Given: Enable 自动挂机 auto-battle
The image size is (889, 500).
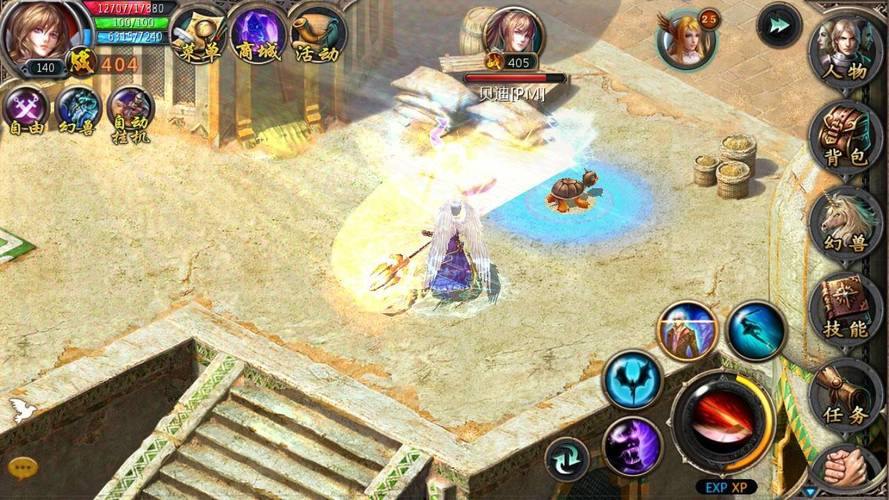Looking at the screenshot, I should pos(130,112).
